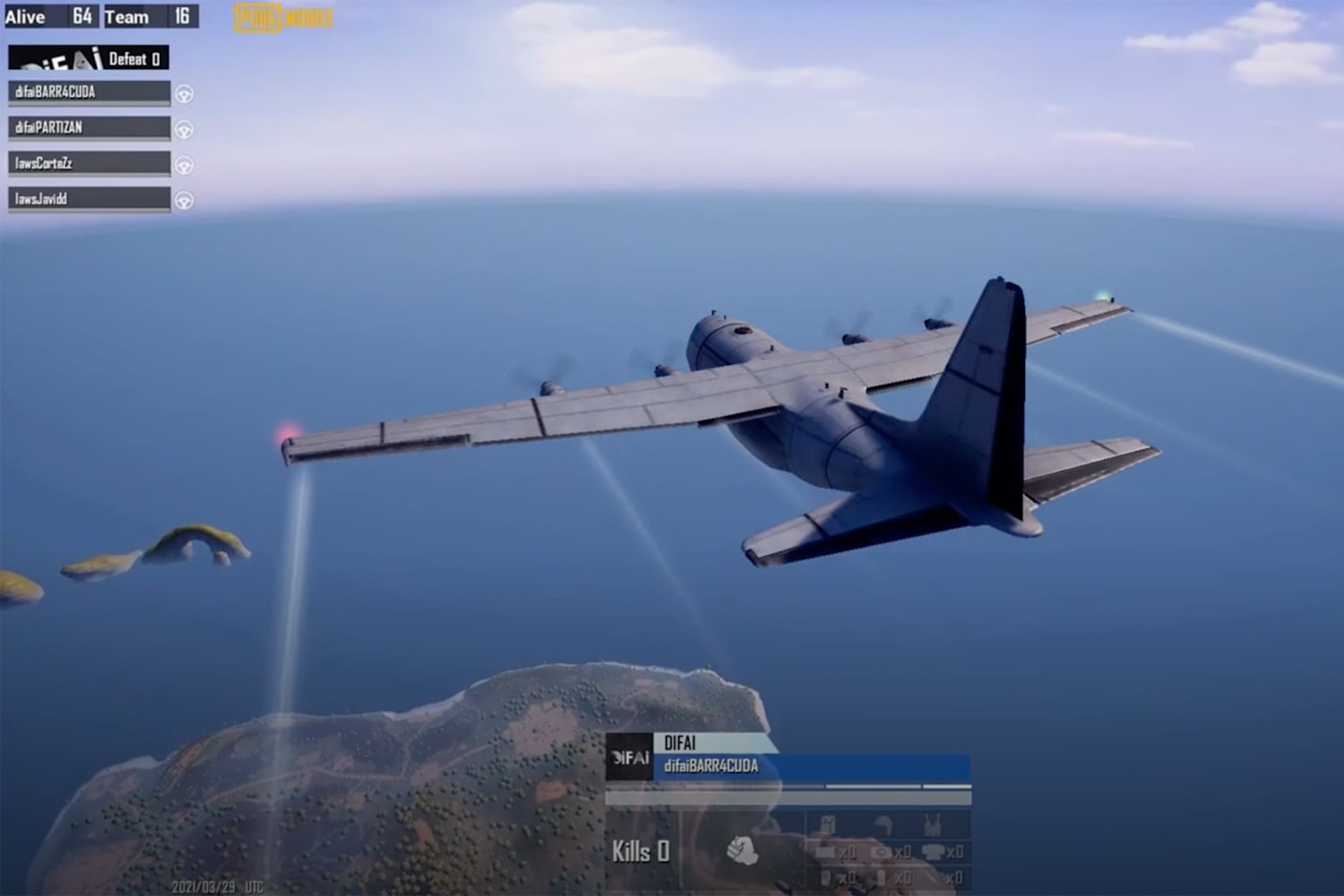Toggle spectating difaiPARTIZAN via his name bar

[x=85, y=127]
